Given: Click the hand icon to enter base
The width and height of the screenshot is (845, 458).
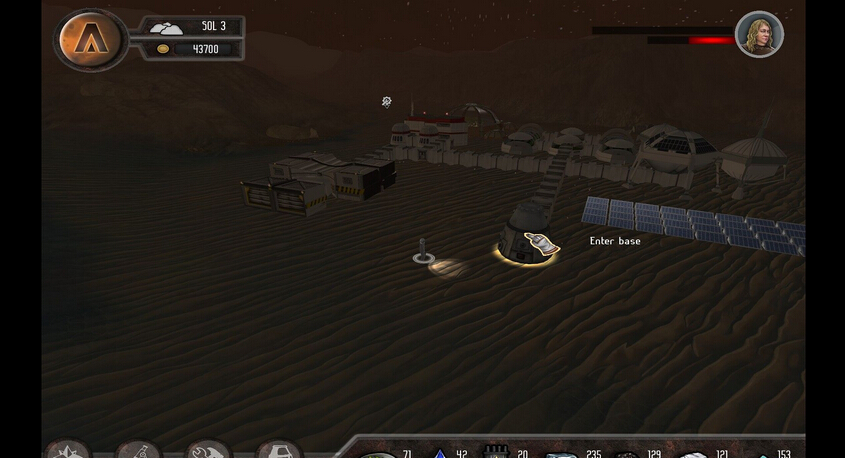Looking at the screenshot, I should (538, 245).
